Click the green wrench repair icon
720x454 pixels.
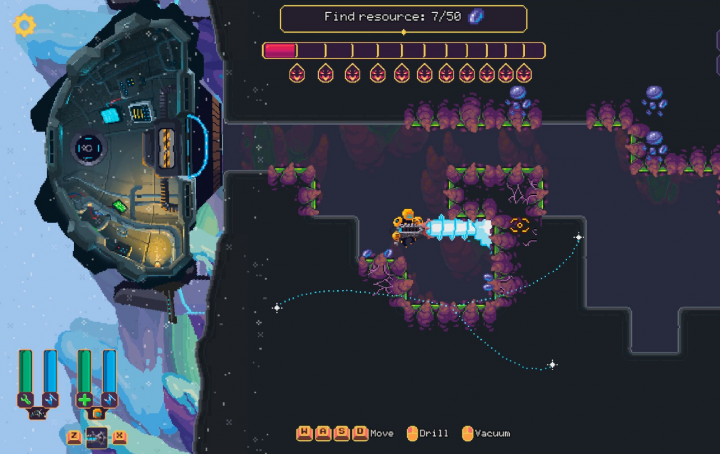pyautogui.click(x=26, y=399)
